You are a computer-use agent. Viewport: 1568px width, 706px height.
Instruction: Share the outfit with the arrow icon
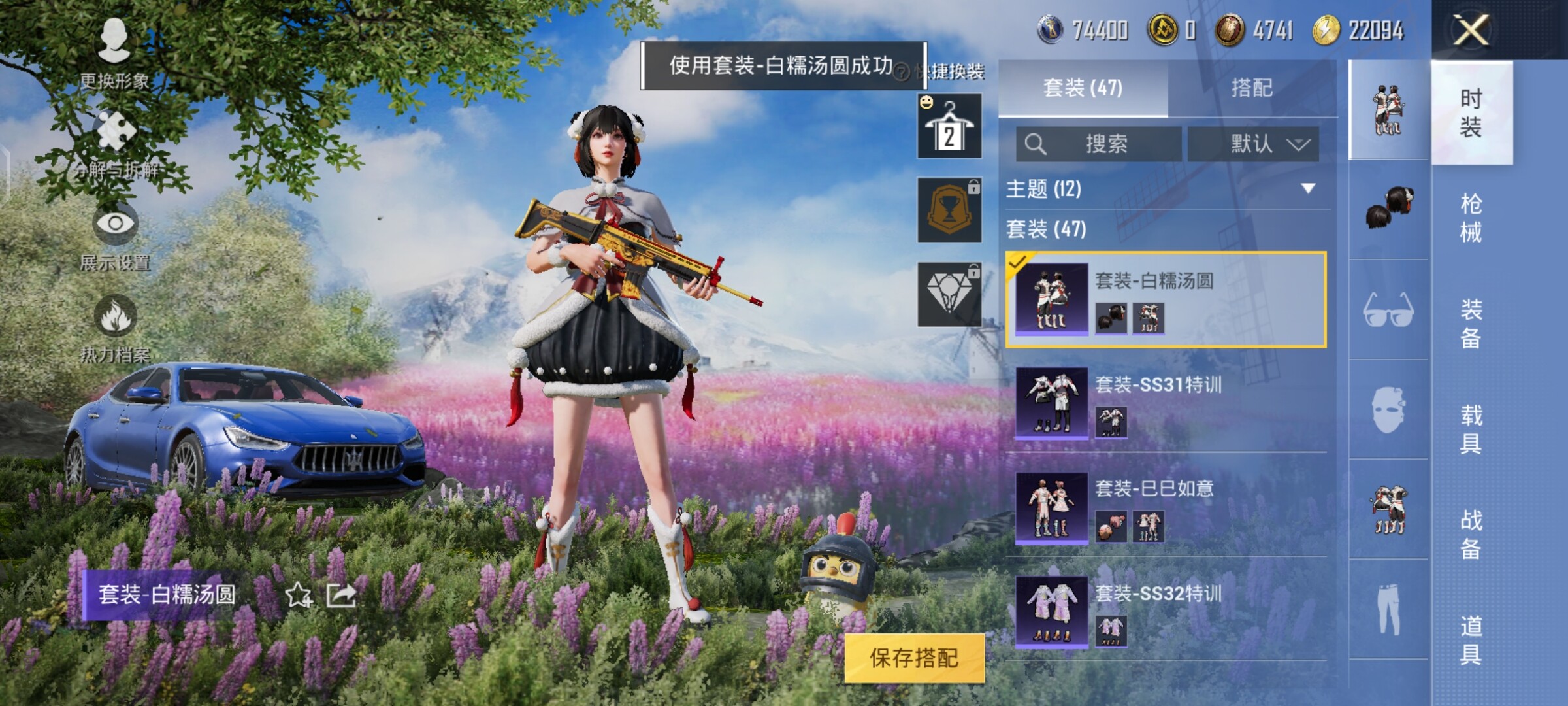point(341,595)
